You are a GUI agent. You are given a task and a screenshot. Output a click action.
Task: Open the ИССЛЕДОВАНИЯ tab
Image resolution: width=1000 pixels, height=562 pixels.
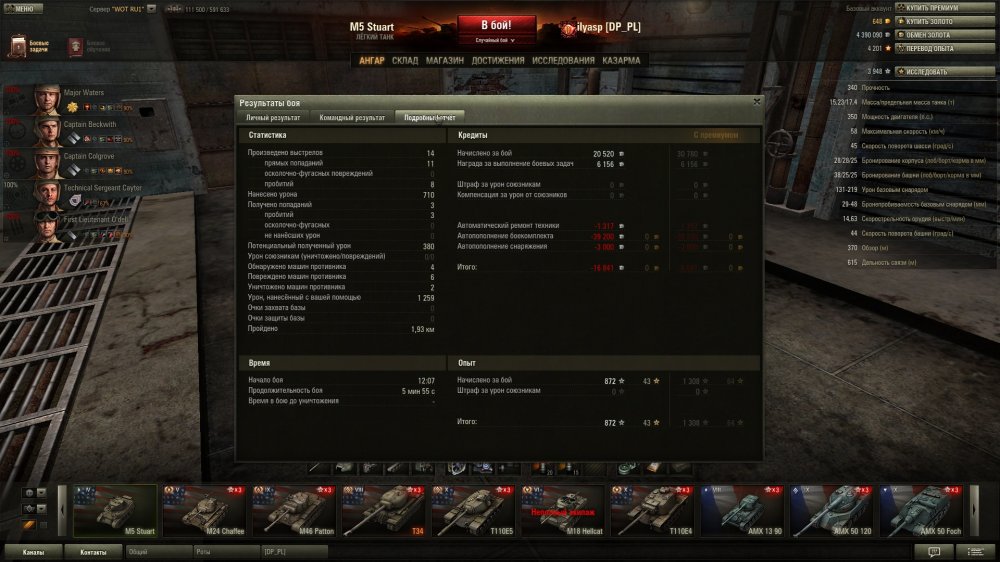[563, 61]
